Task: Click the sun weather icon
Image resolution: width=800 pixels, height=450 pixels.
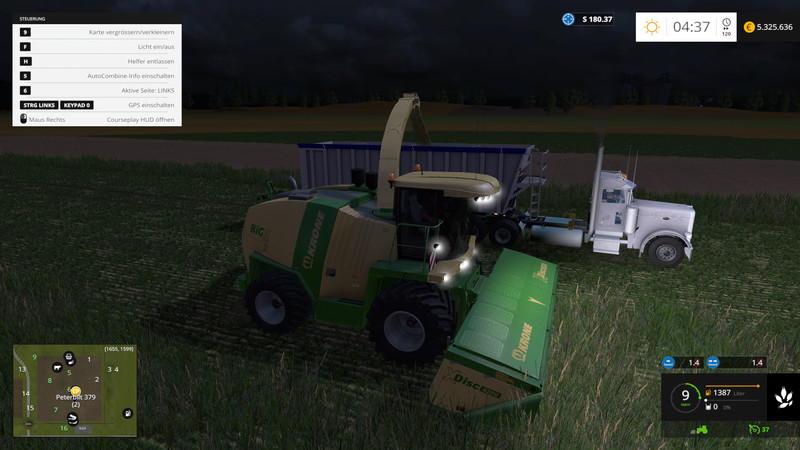Action: click(652, 27)
